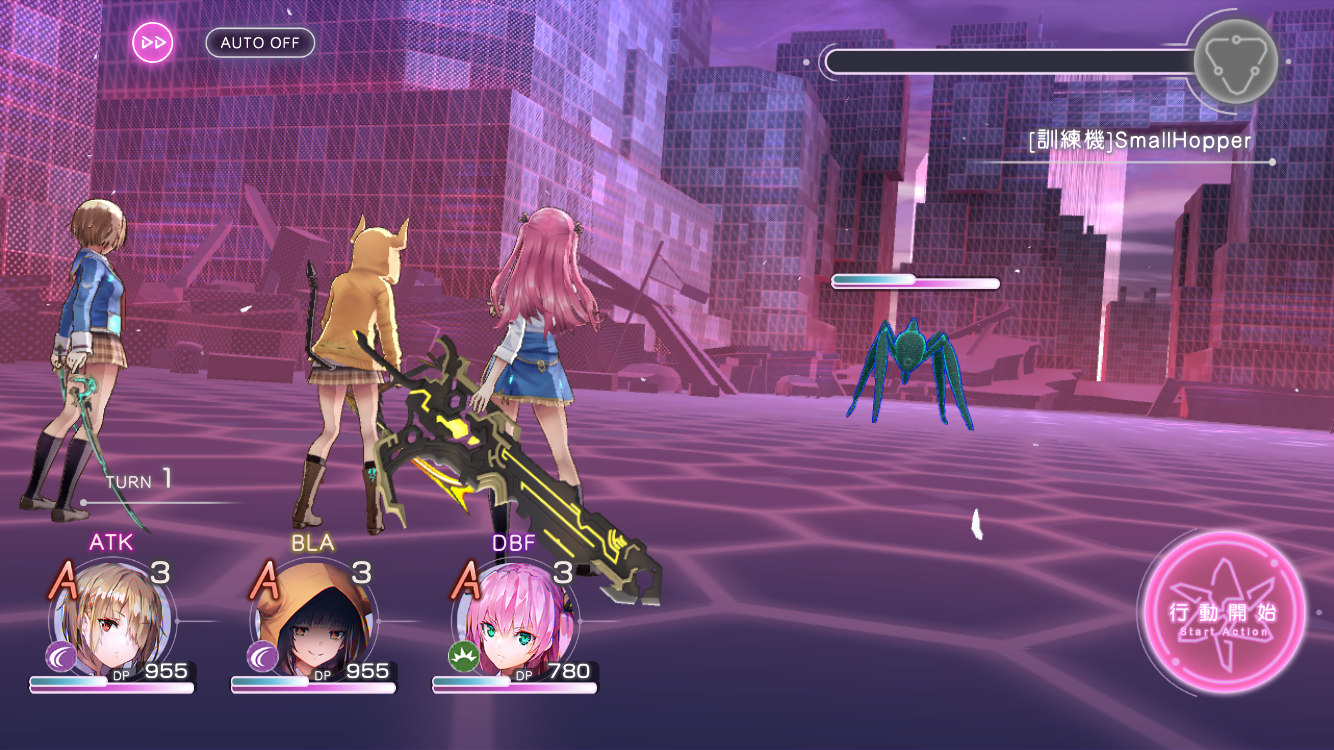Target the [訓練機]SmallHopper enemy name
Screen dimensions: 1334x750
click(x=1140, y=141)
